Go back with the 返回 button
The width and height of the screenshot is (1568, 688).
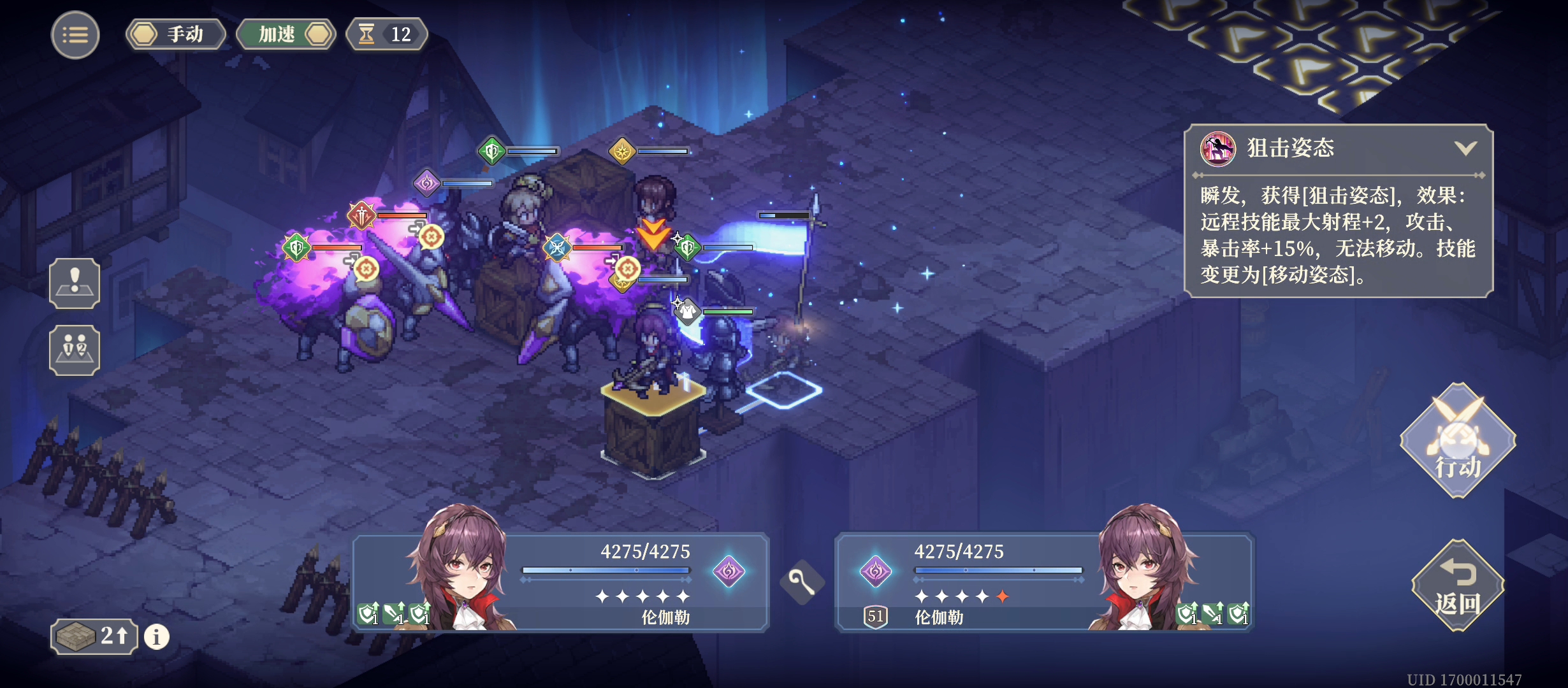tap(1457, 586)
